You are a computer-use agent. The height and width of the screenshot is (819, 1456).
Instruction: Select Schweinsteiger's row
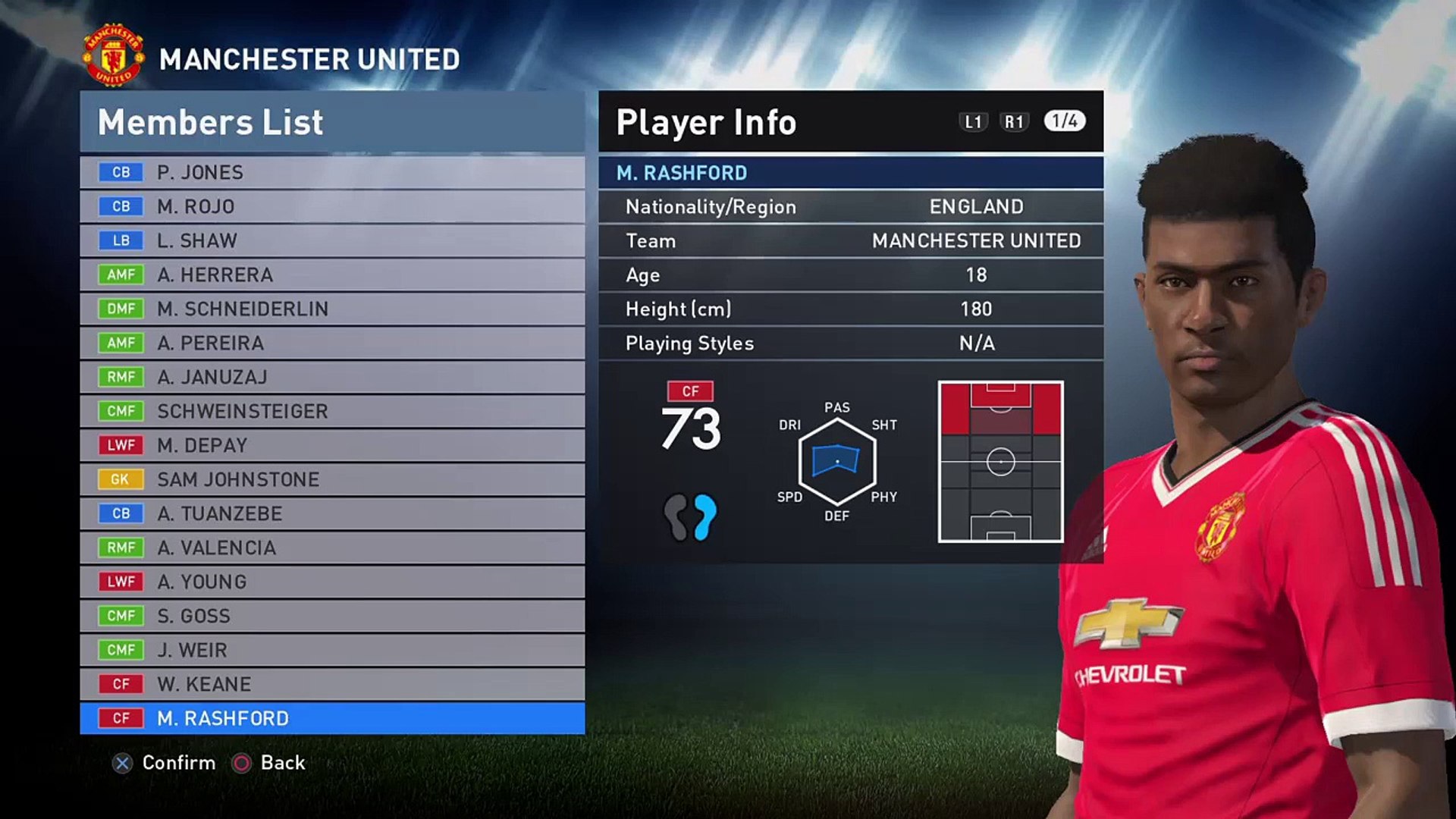click(332, 411)
